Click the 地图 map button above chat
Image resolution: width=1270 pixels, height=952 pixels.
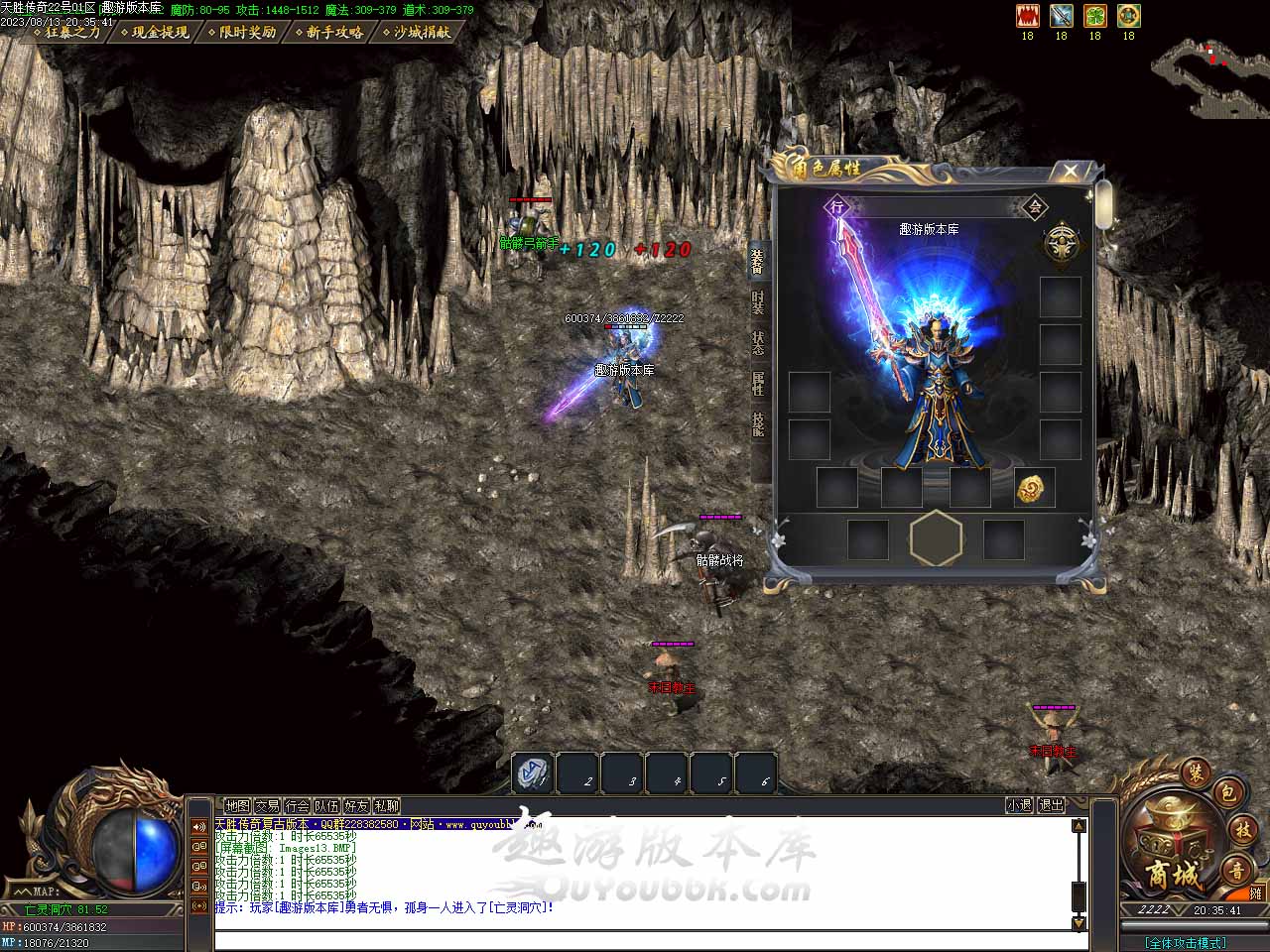[237, 806]
